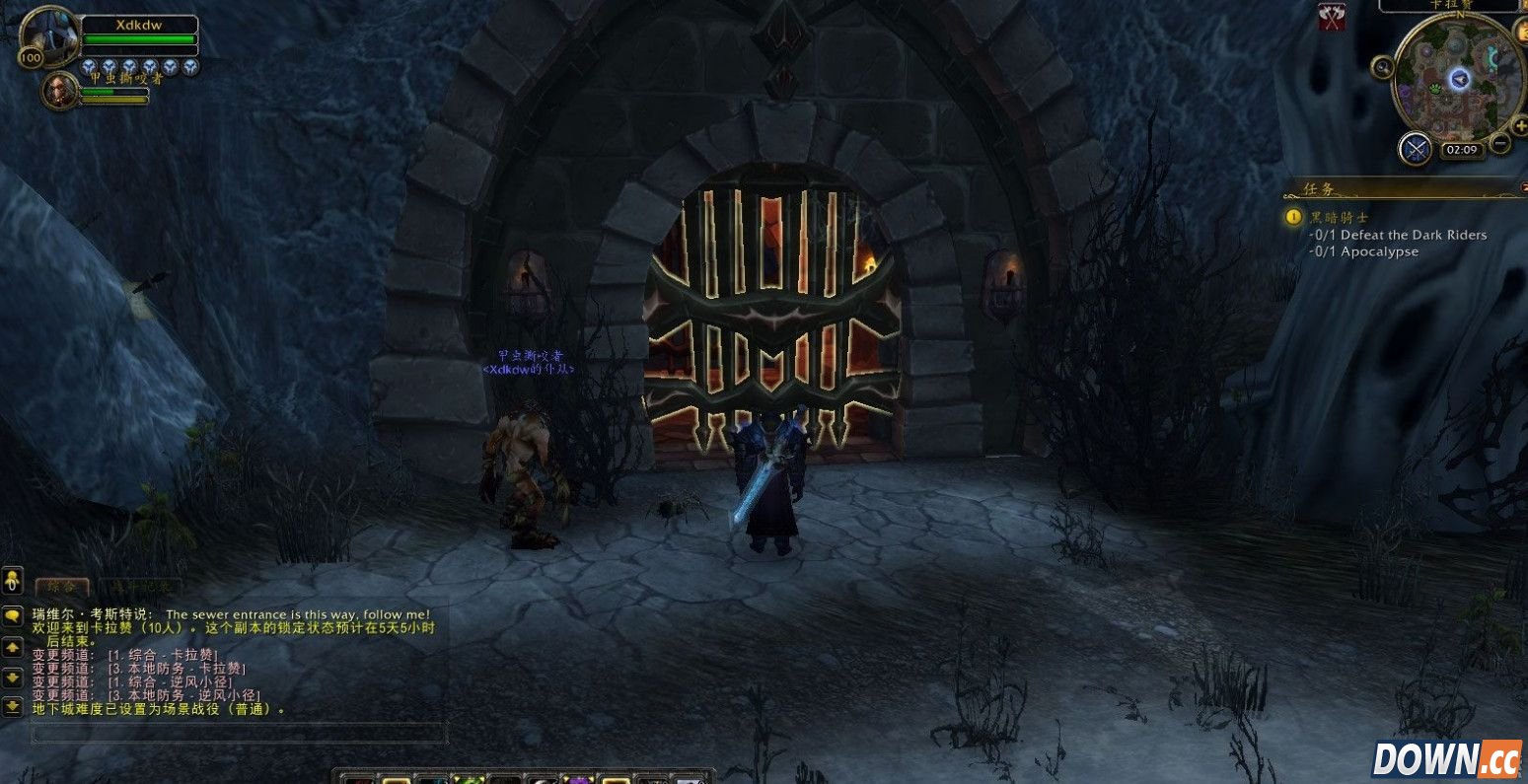Click the chat scroll-down arrow button
Viewport: 1528px width, 784px height.
[12, 677]
